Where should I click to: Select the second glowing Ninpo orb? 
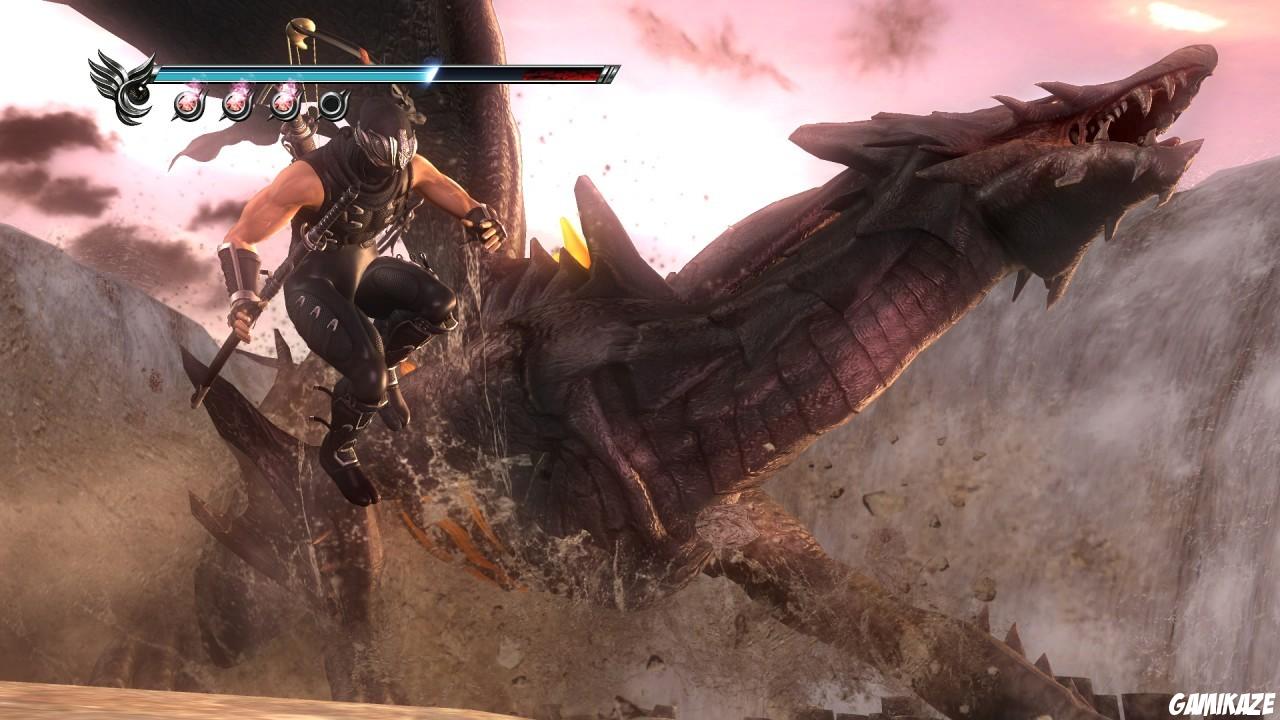point(235,103)
